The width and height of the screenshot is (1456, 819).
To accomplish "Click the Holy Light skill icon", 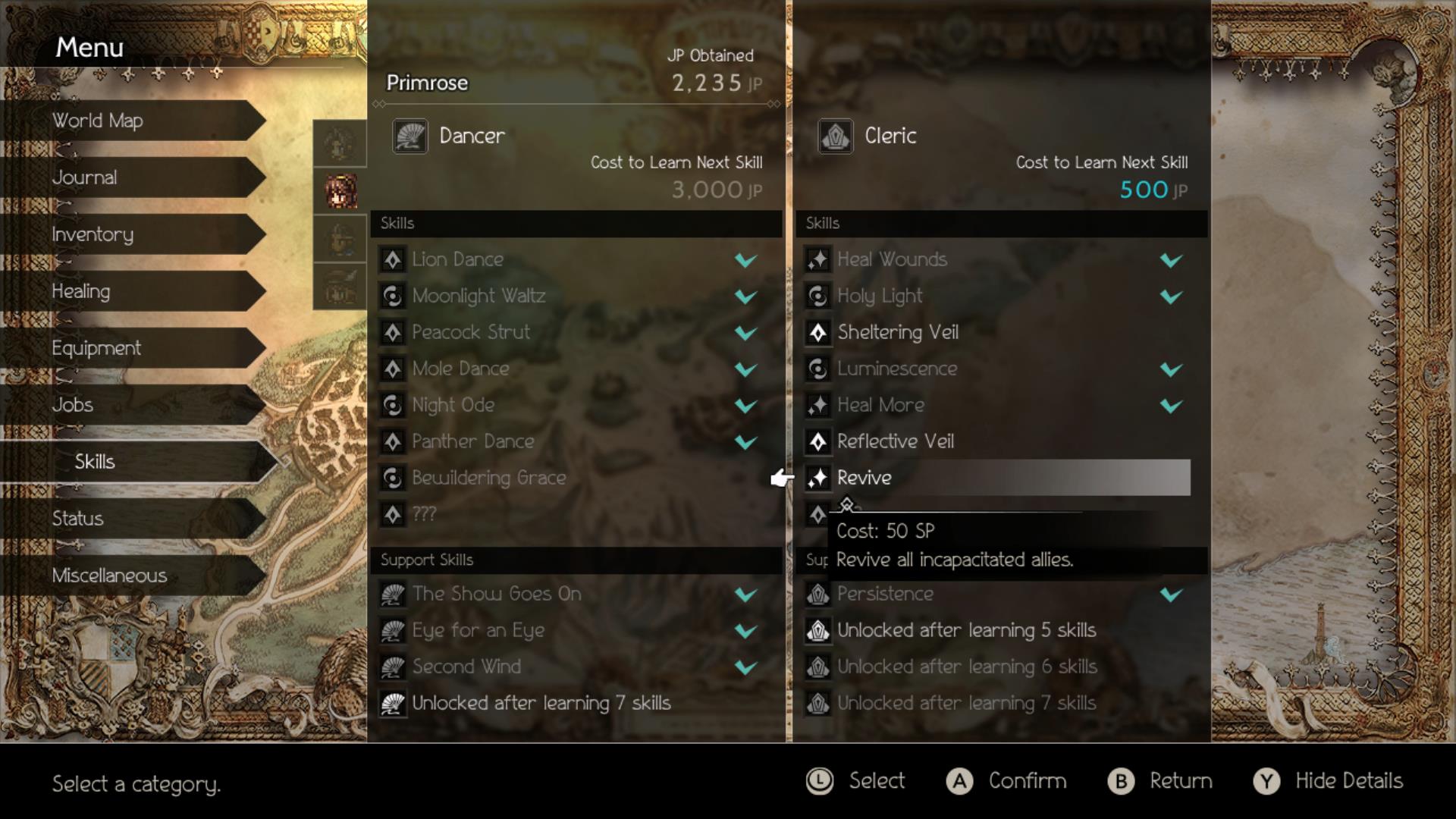I will (x=817, y=296).
